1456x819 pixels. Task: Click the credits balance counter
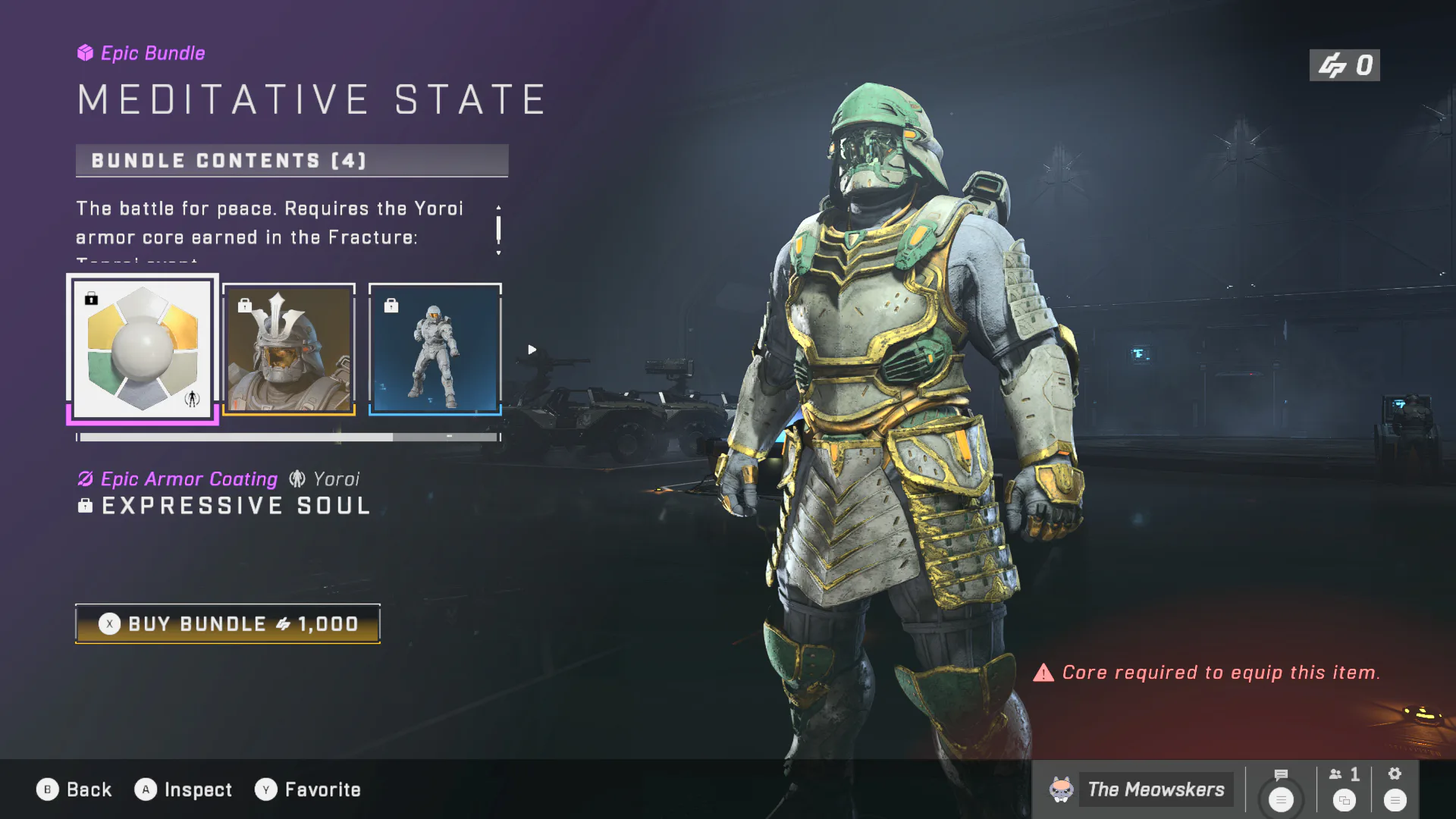(x=1345, y=66)
